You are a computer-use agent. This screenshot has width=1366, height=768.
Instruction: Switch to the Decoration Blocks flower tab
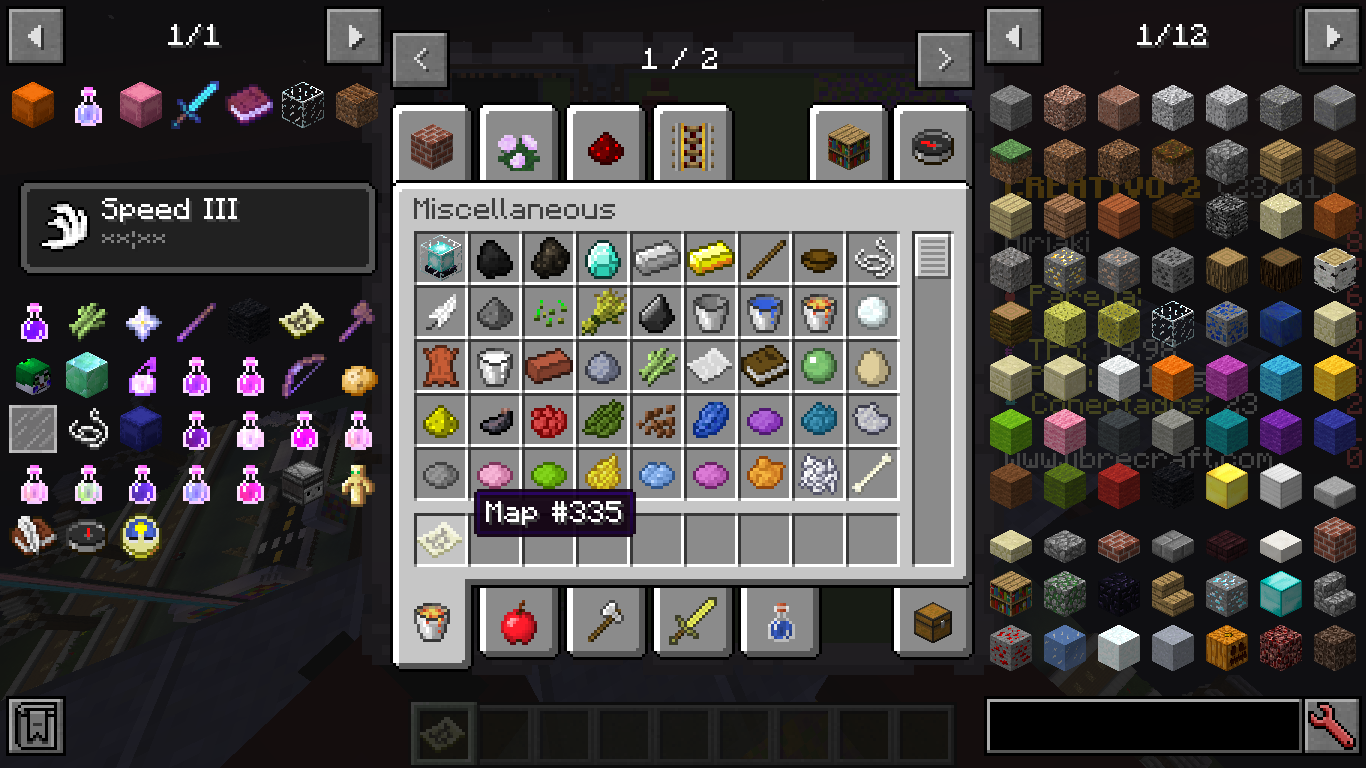coord(520,147)
